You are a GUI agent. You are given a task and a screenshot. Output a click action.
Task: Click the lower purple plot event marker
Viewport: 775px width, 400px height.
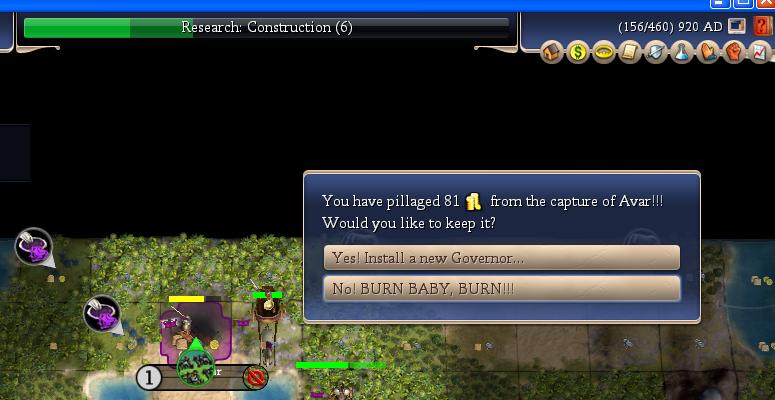point(101,314)
